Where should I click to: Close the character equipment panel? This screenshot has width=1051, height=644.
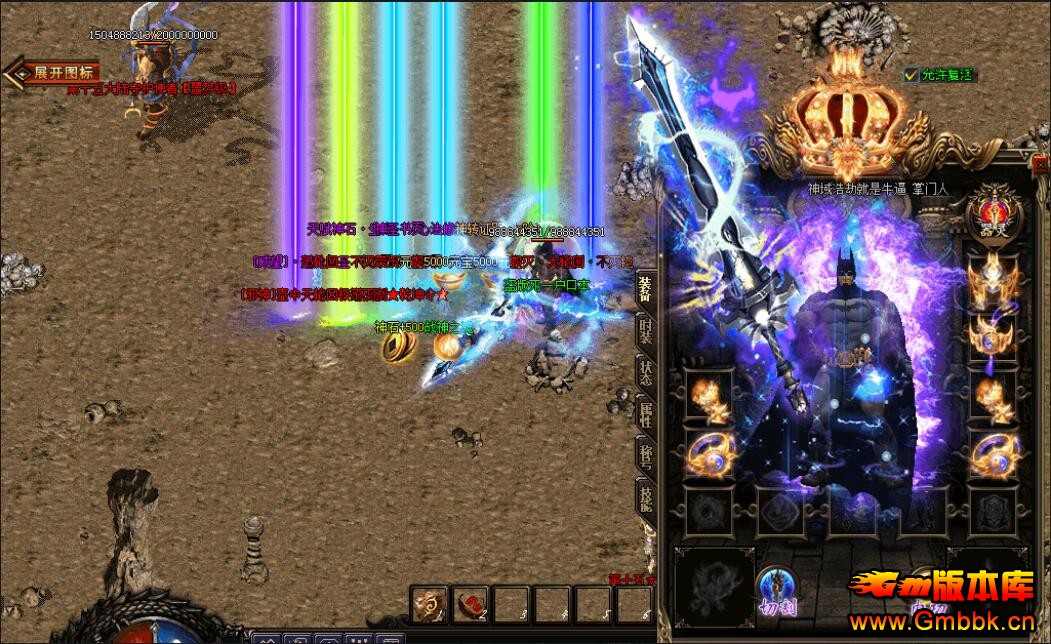1041,165
